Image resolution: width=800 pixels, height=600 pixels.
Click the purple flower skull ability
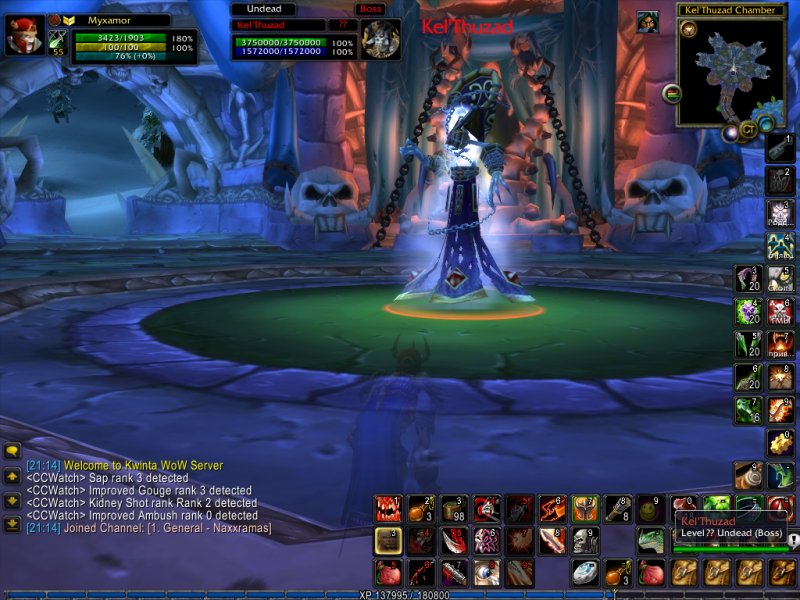click(x=487, y=541)
